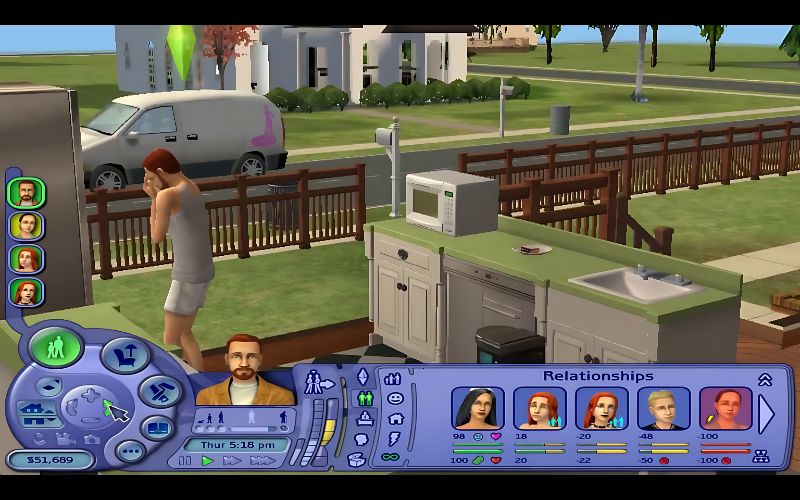Viewport: 800px width, 500px height.
Task: Show next page of relationships
Action: (767, 413)
